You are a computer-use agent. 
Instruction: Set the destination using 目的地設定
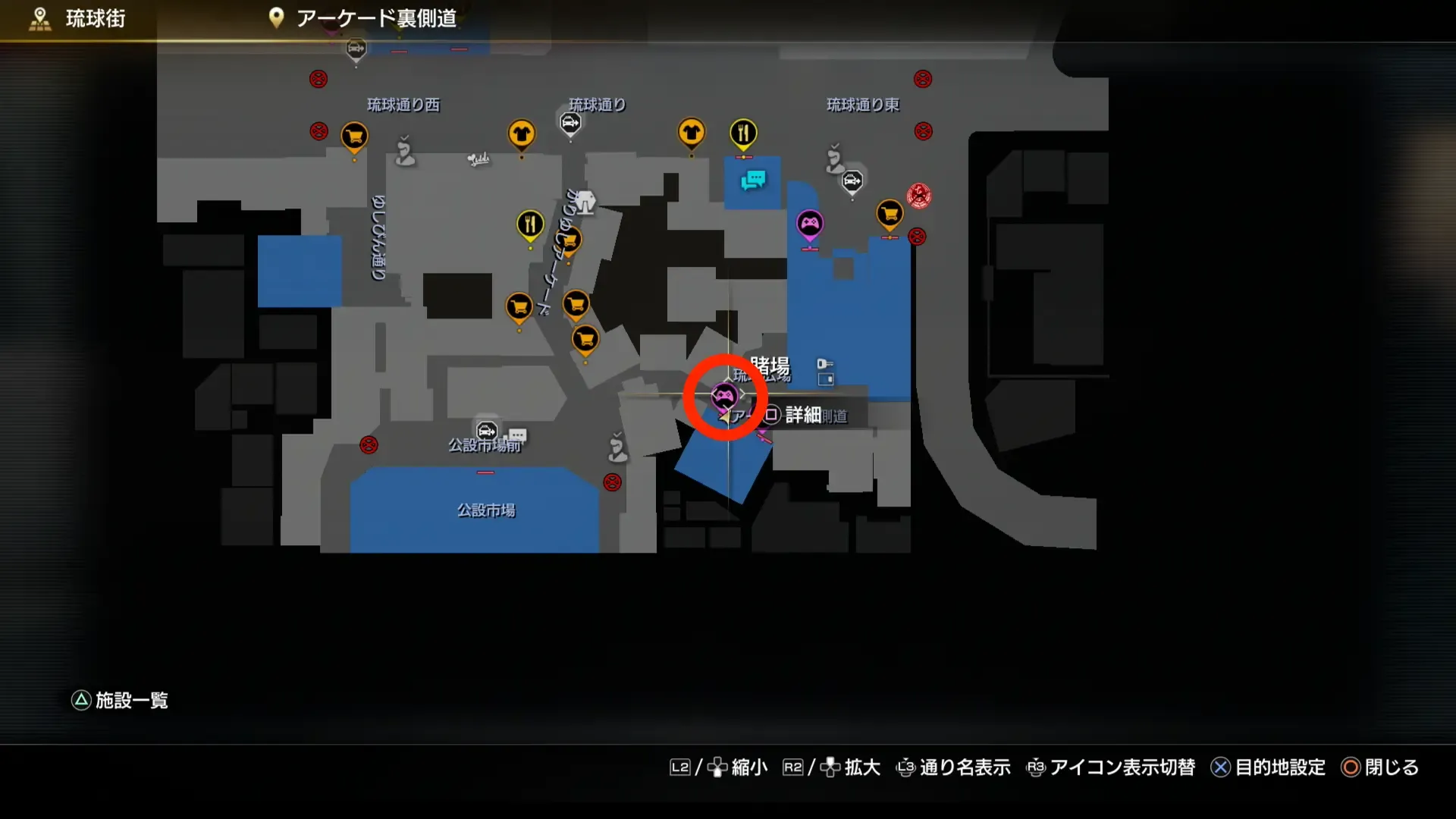(x=1279, y=767)
